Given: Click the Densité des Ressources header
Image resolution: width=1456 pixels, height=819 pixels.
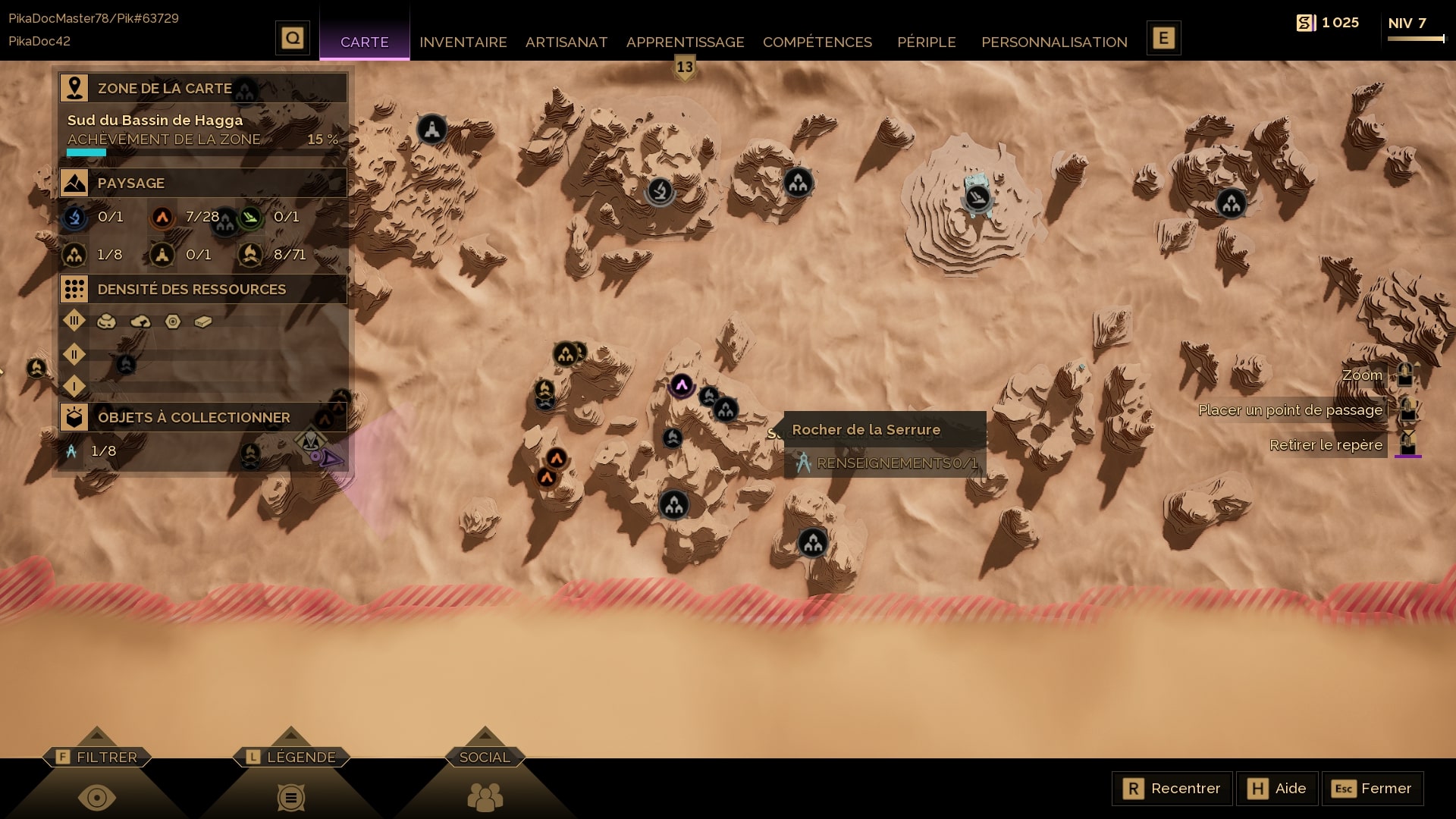Looking at the screenshot, I should coord(203,289).
